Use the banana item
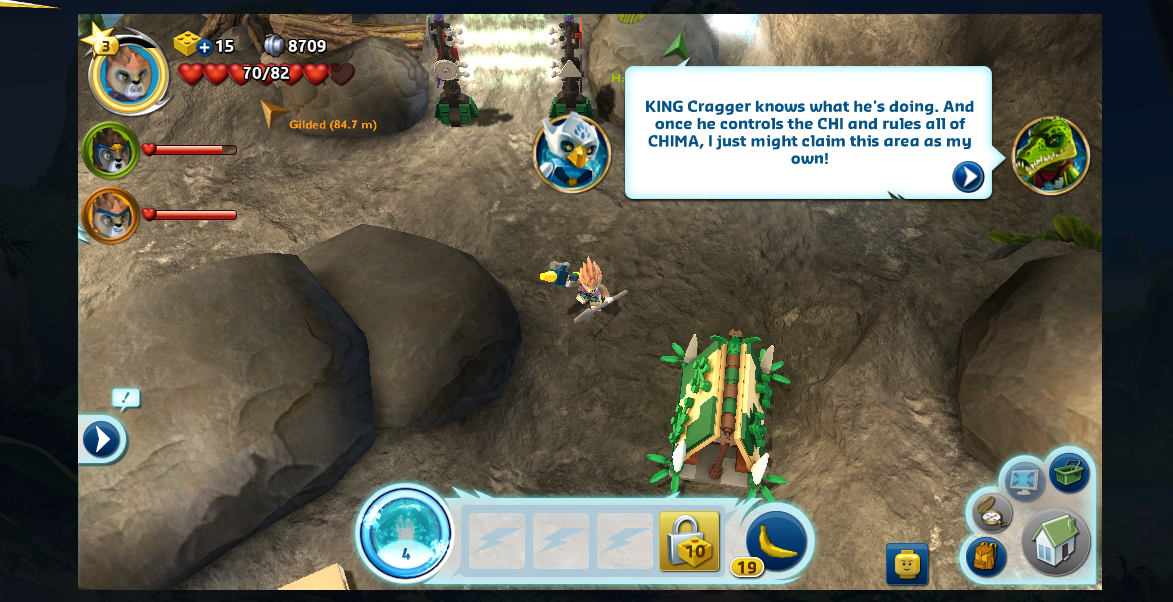This screenshot has width=1173, height=602. 776,542
